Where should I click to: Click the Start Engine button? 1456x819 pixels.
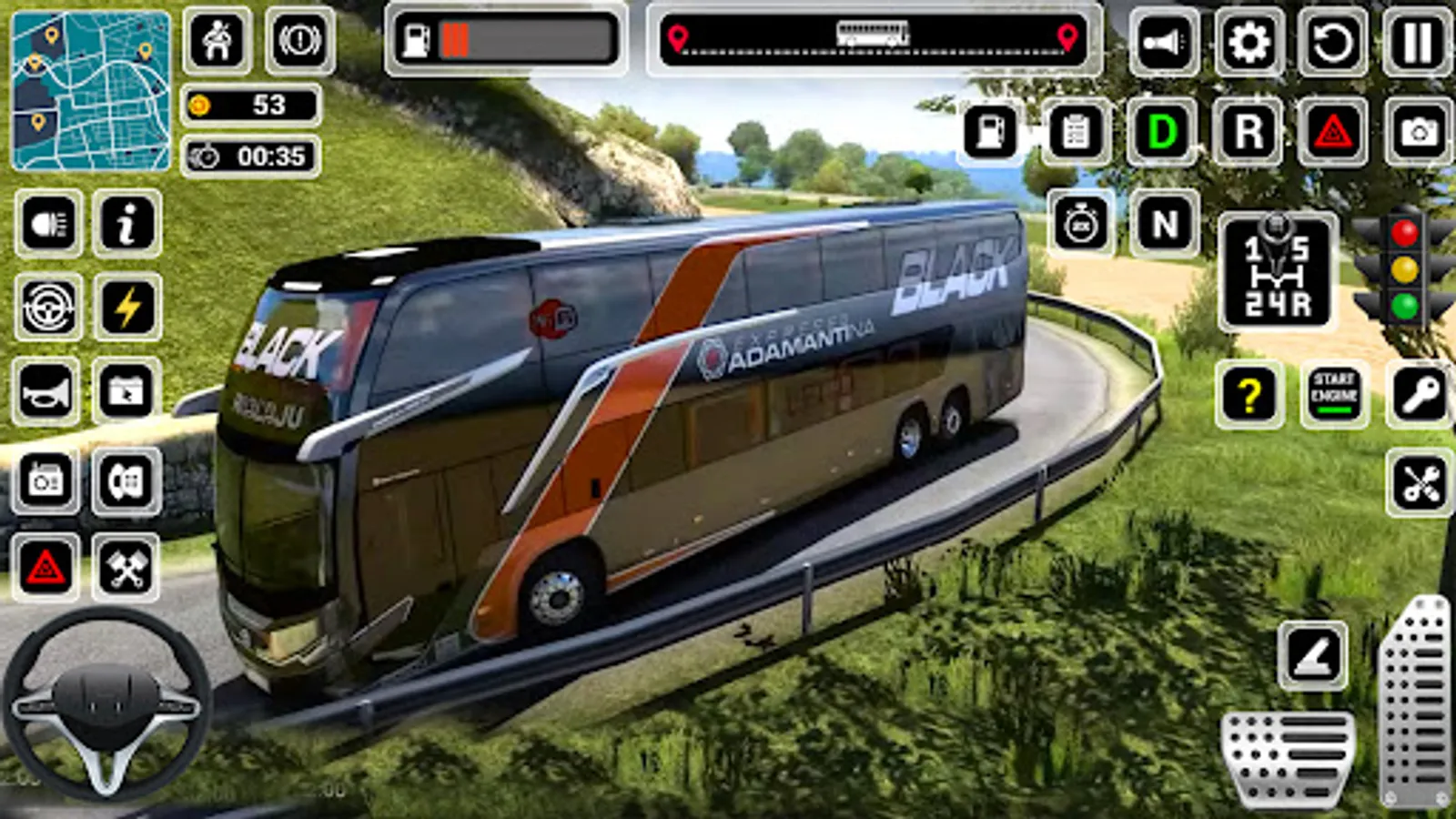[x=1334, y=395]
